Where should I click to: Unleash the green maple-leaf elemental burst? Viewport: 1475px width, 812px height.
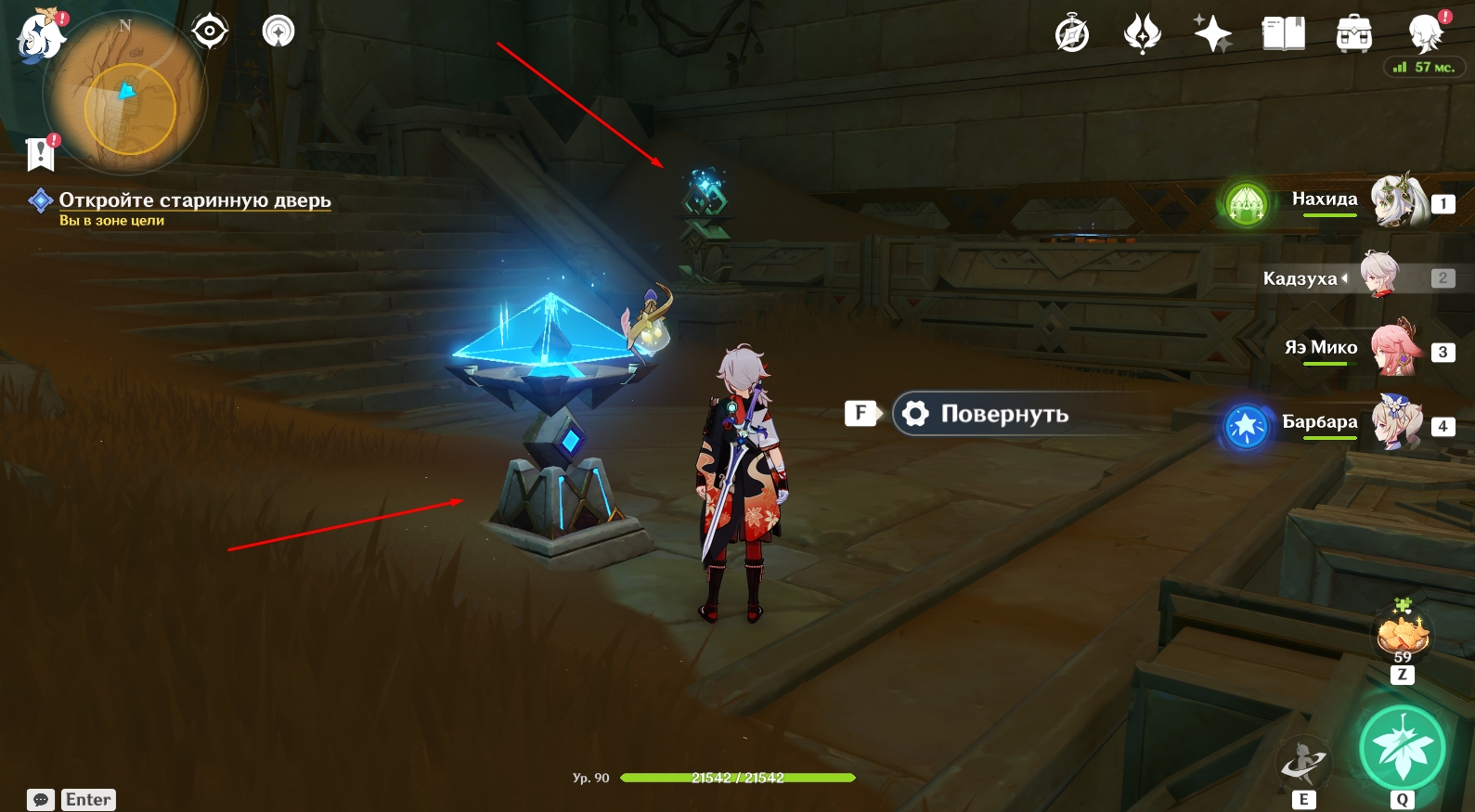coord(1402,748)
